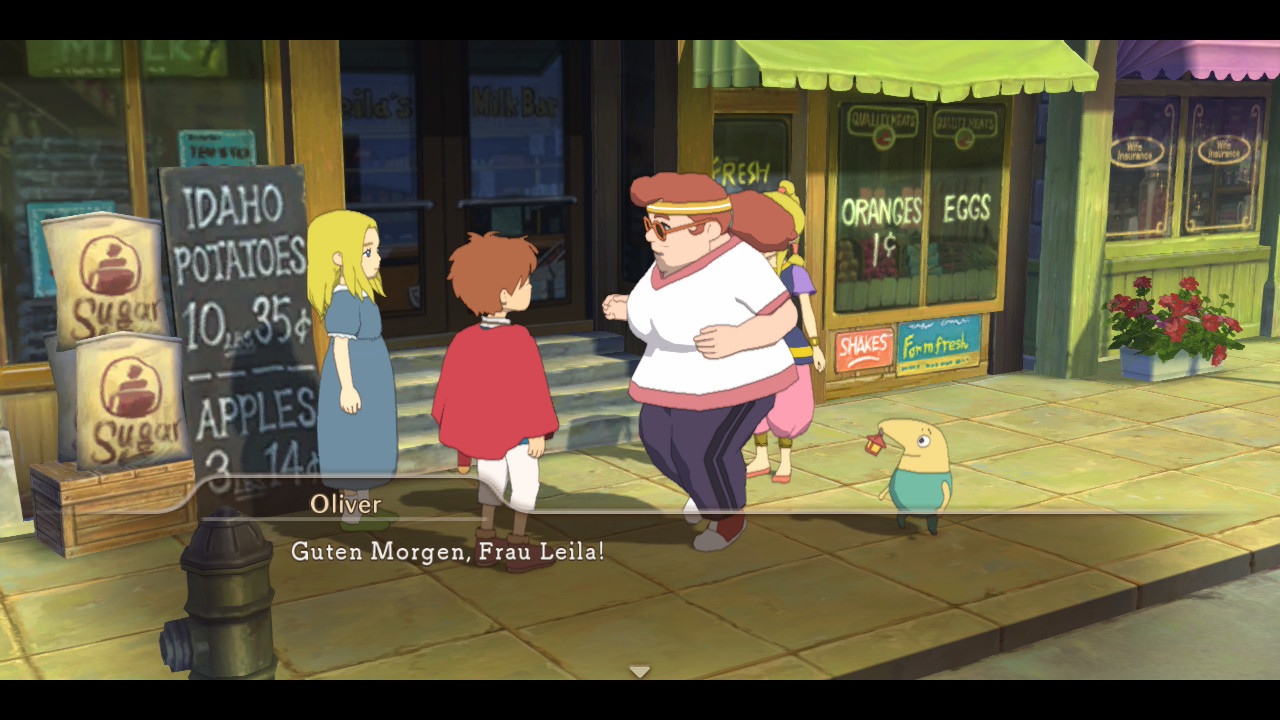The width and height of the screenshot is (1280, 720).
Task: Advance dialogue with the down arrow indicator
Action: tap(640, 671)
